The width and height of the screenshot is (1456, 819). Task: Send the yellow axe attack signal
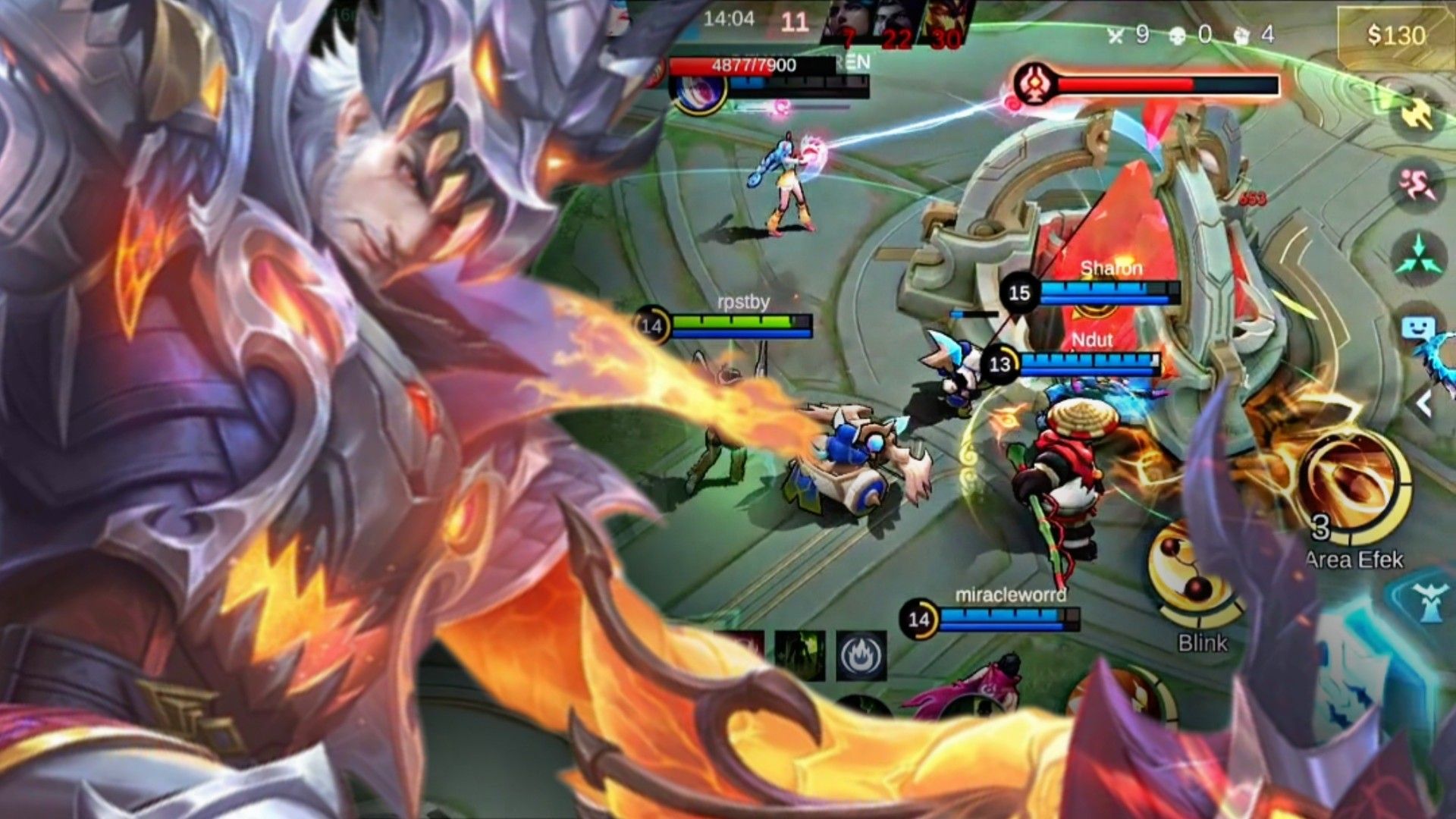[x=1416, y=115]
